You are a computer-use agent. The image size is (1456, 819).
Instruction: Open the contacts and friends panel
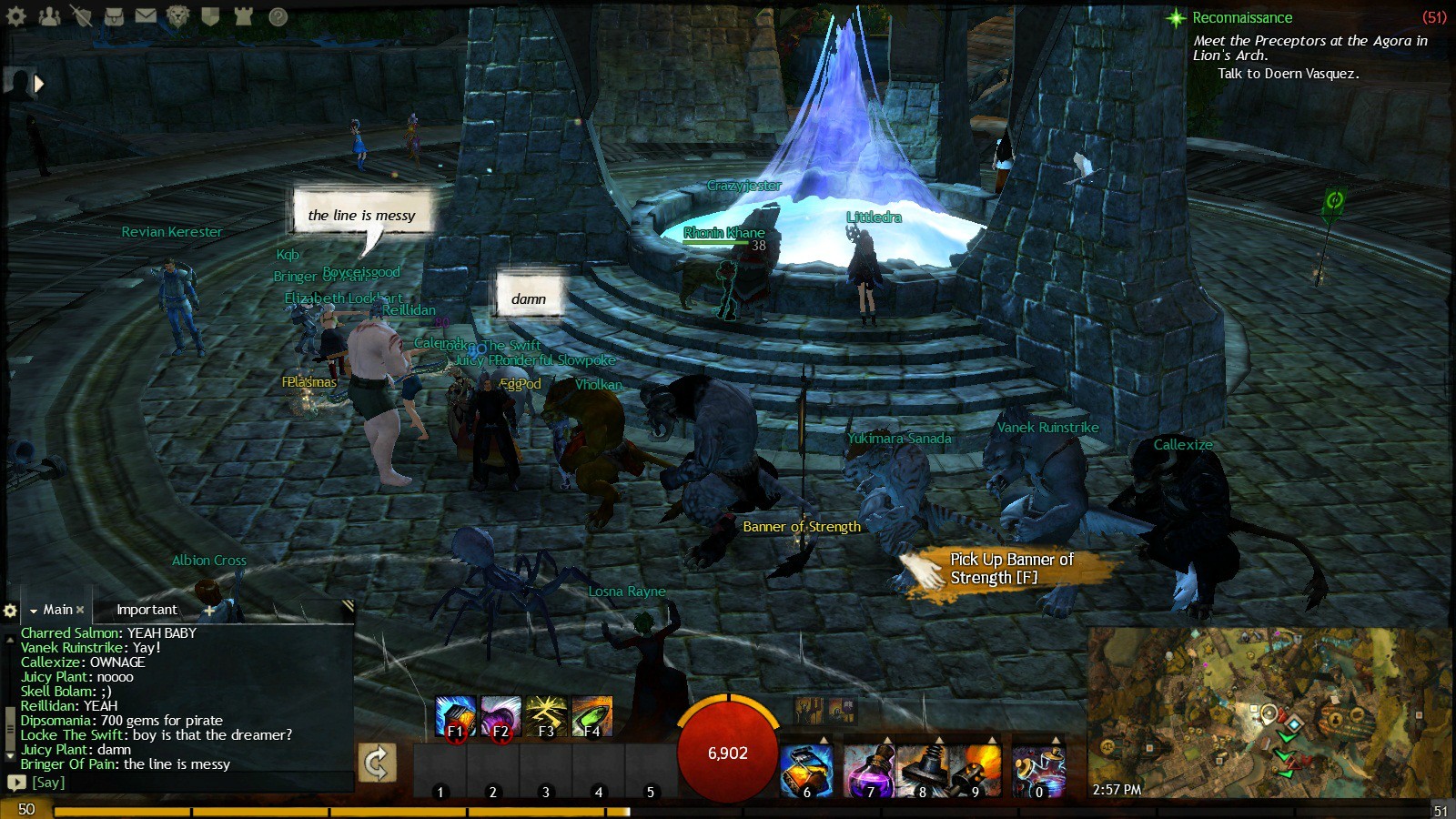point(49,15)
